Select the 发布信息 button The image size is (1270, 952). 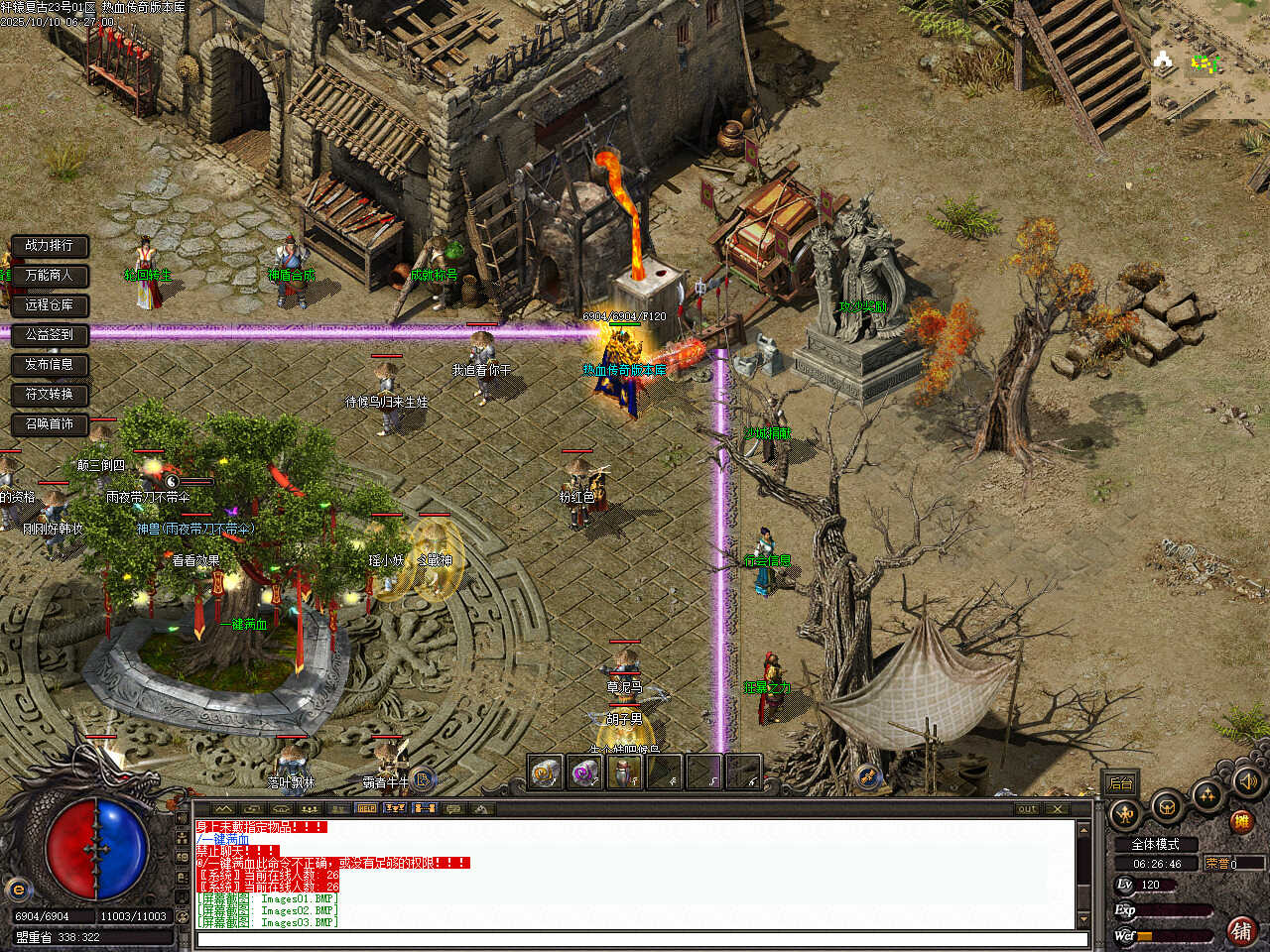(49, 364)
